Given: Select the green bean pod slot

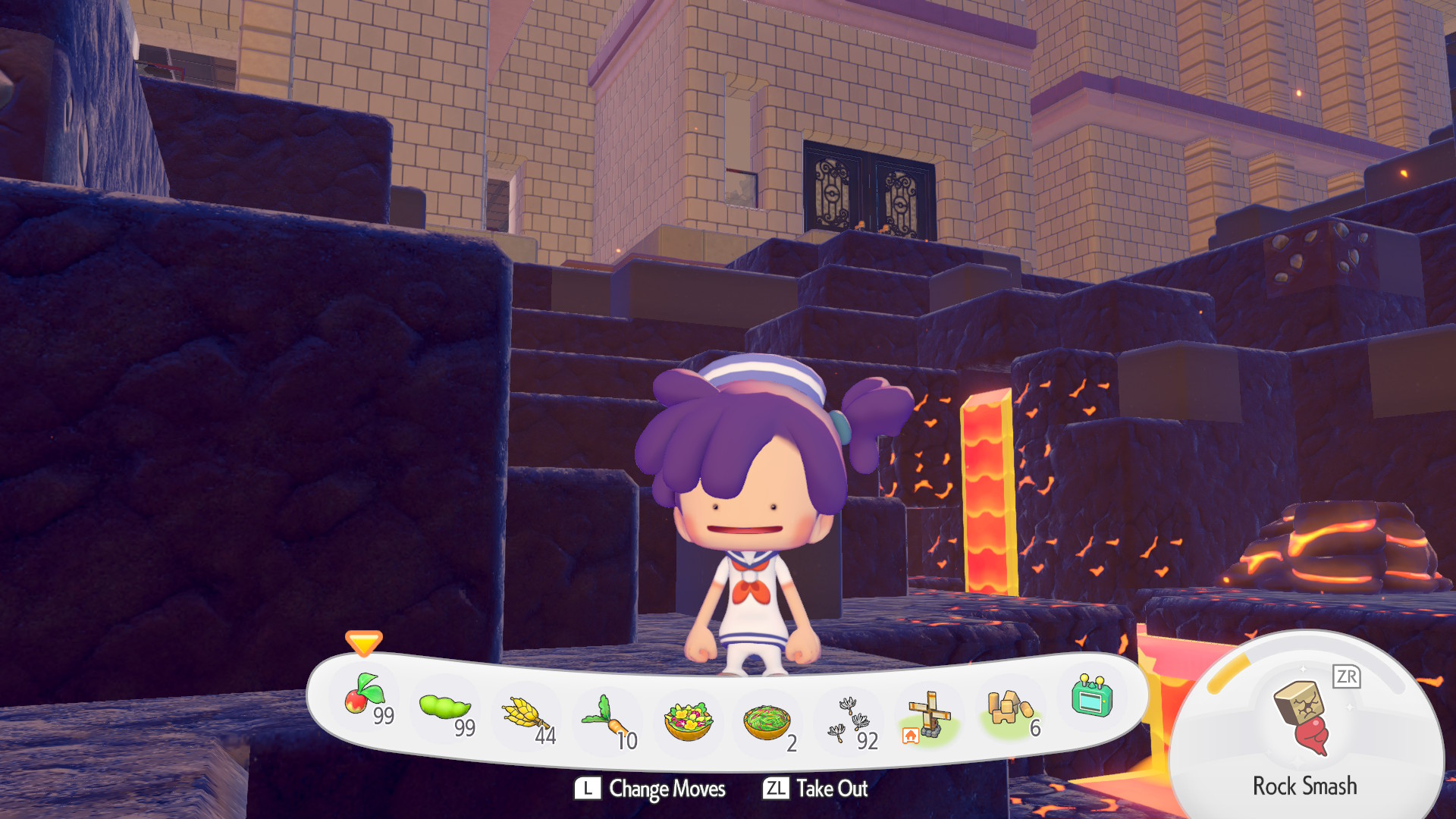Looking at the screenshot, I should (446, 709).
